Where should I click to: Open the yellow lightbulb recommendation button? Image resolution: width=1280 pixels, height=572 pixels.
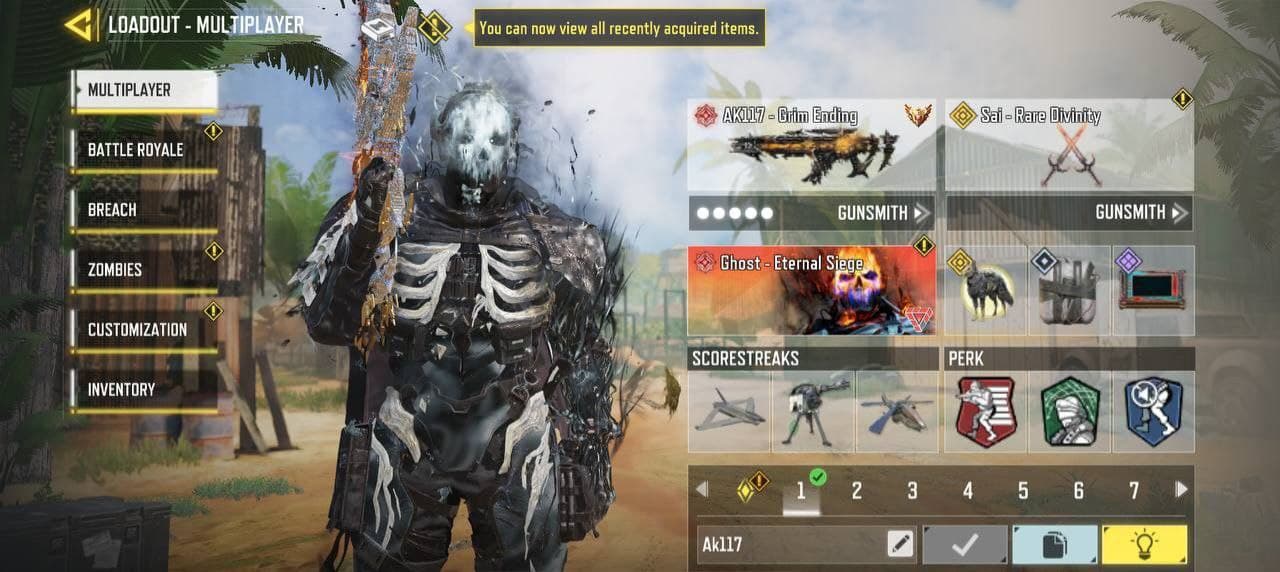1144,544
